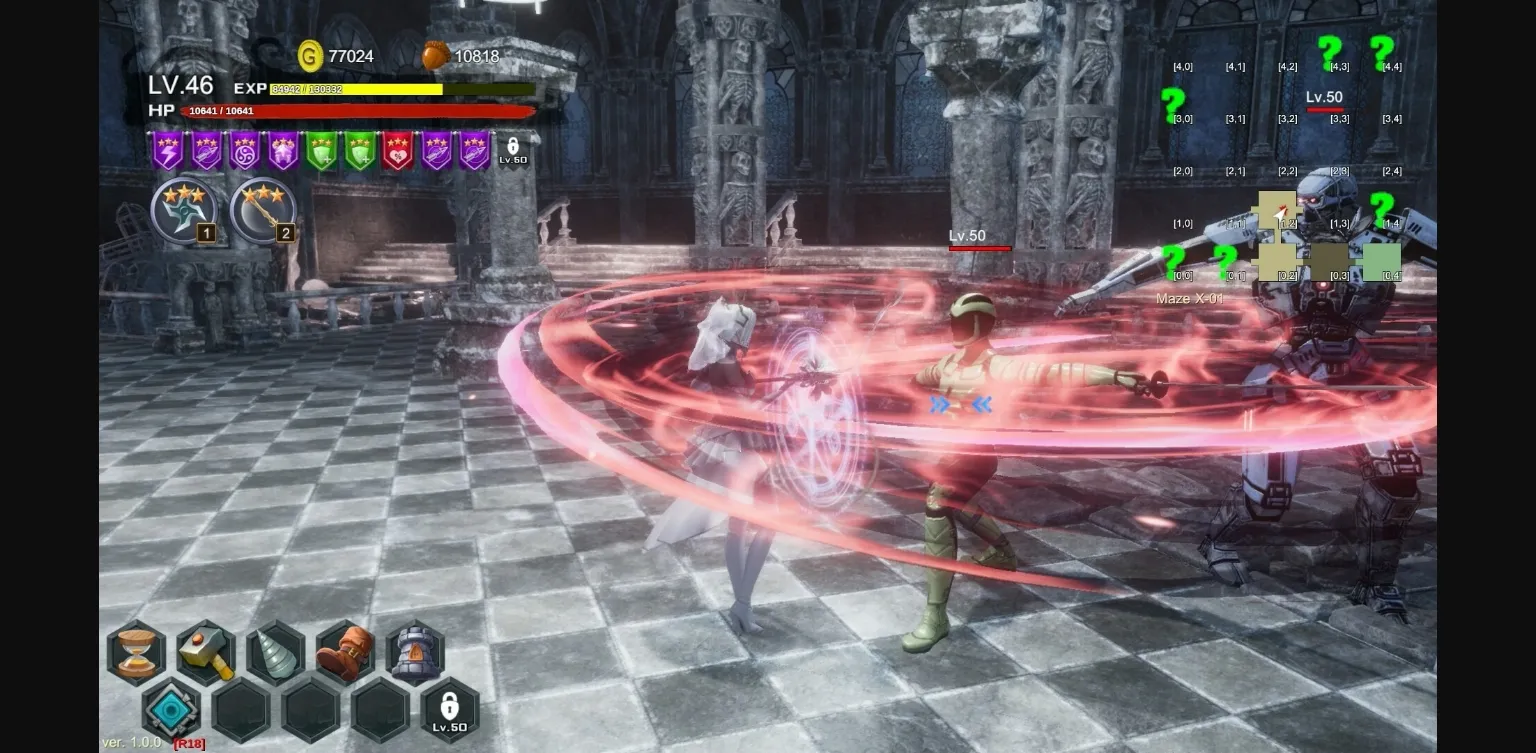Select the hammer item slot
1536x753 pixels.
[x=206, y=652]
